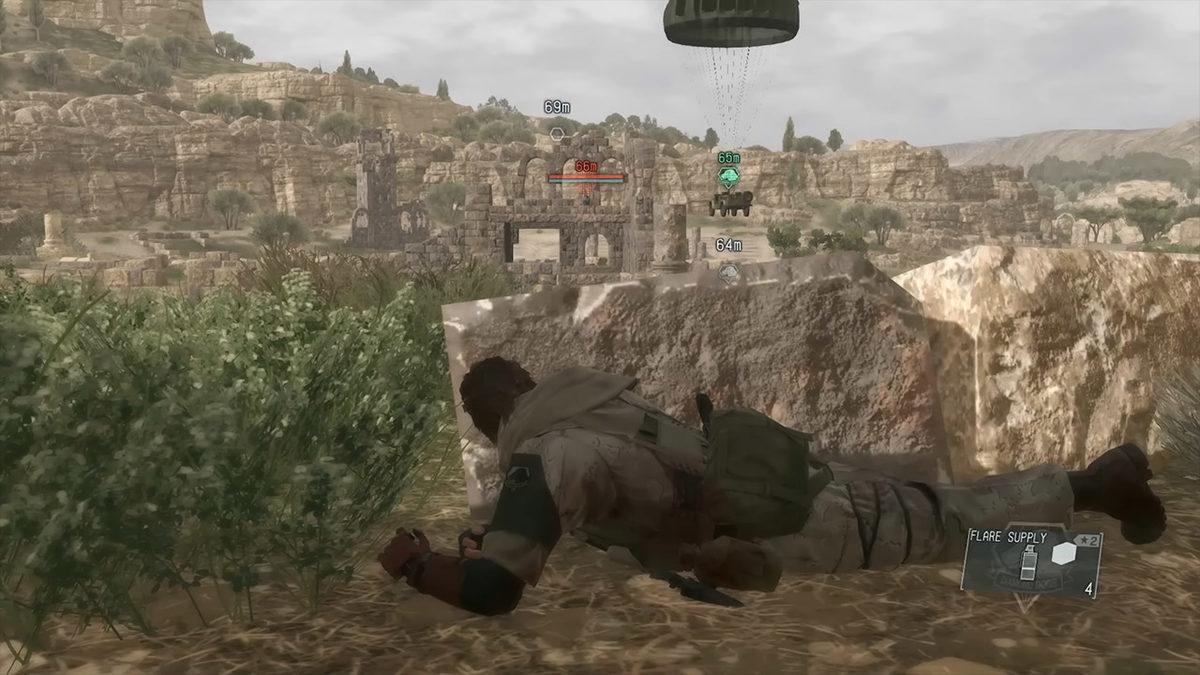Click the grey marker below the 64m label
Image resolution: width=1200 pixels, height=675 pixels.
(729, 269)
